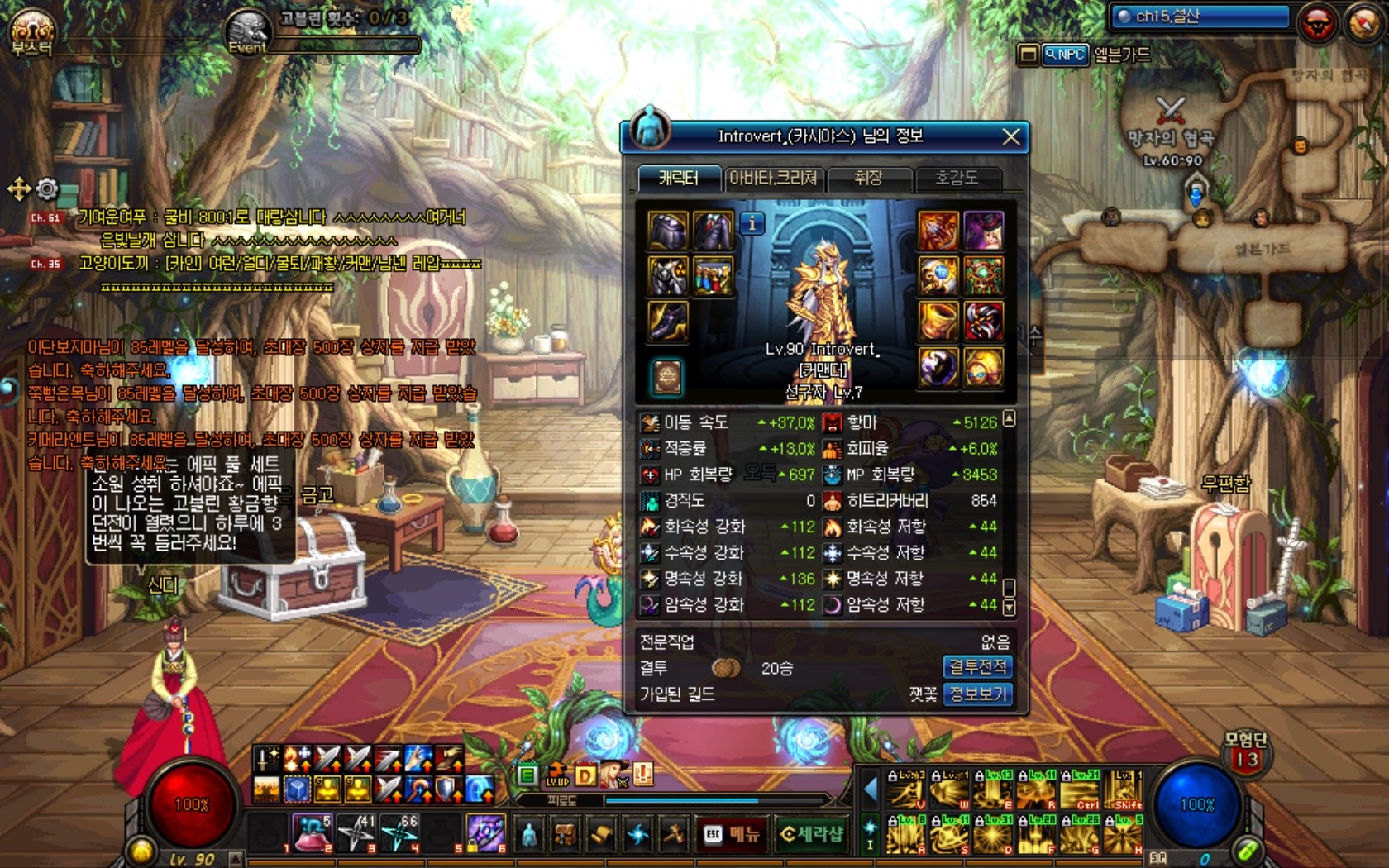Image resolution: width=1389 pixels, height=868 pixels.
Task: Select the purple suit jacket equipment slot
Action: 713,230
